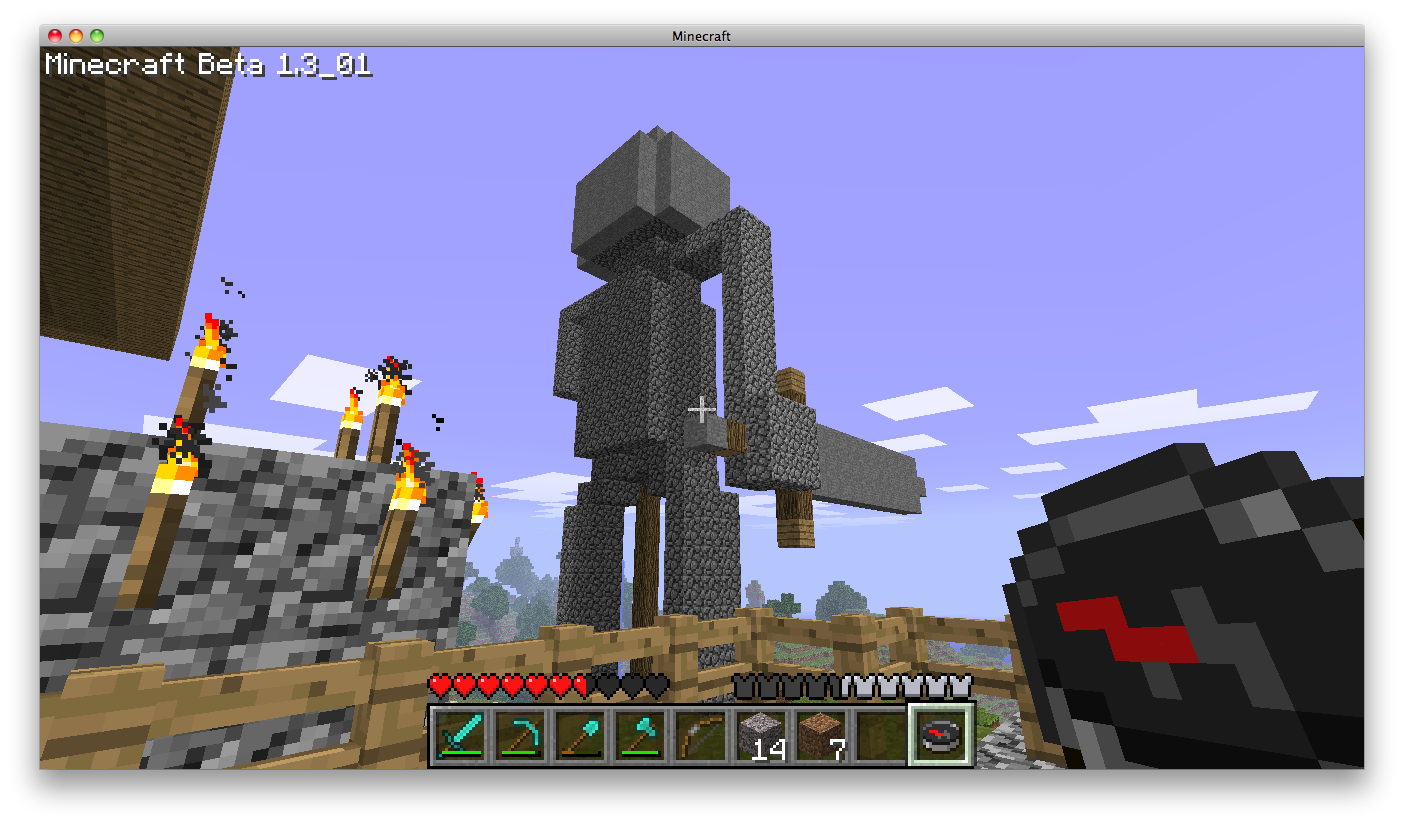Viewport: 1404px width, 824px height.
Task: Select the dirt block stack of 7
Action: tap(820, 736)
